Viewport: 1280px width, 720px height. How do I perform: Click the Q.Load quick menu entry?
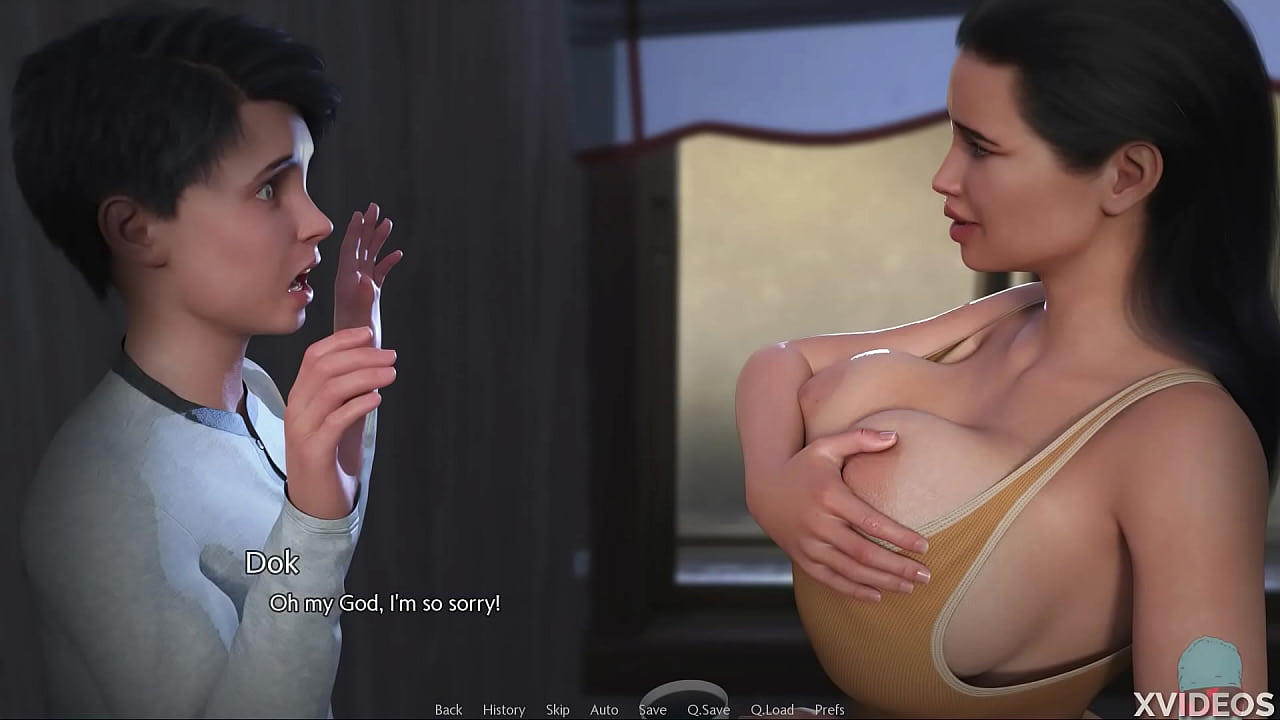[x=771, y=709]
